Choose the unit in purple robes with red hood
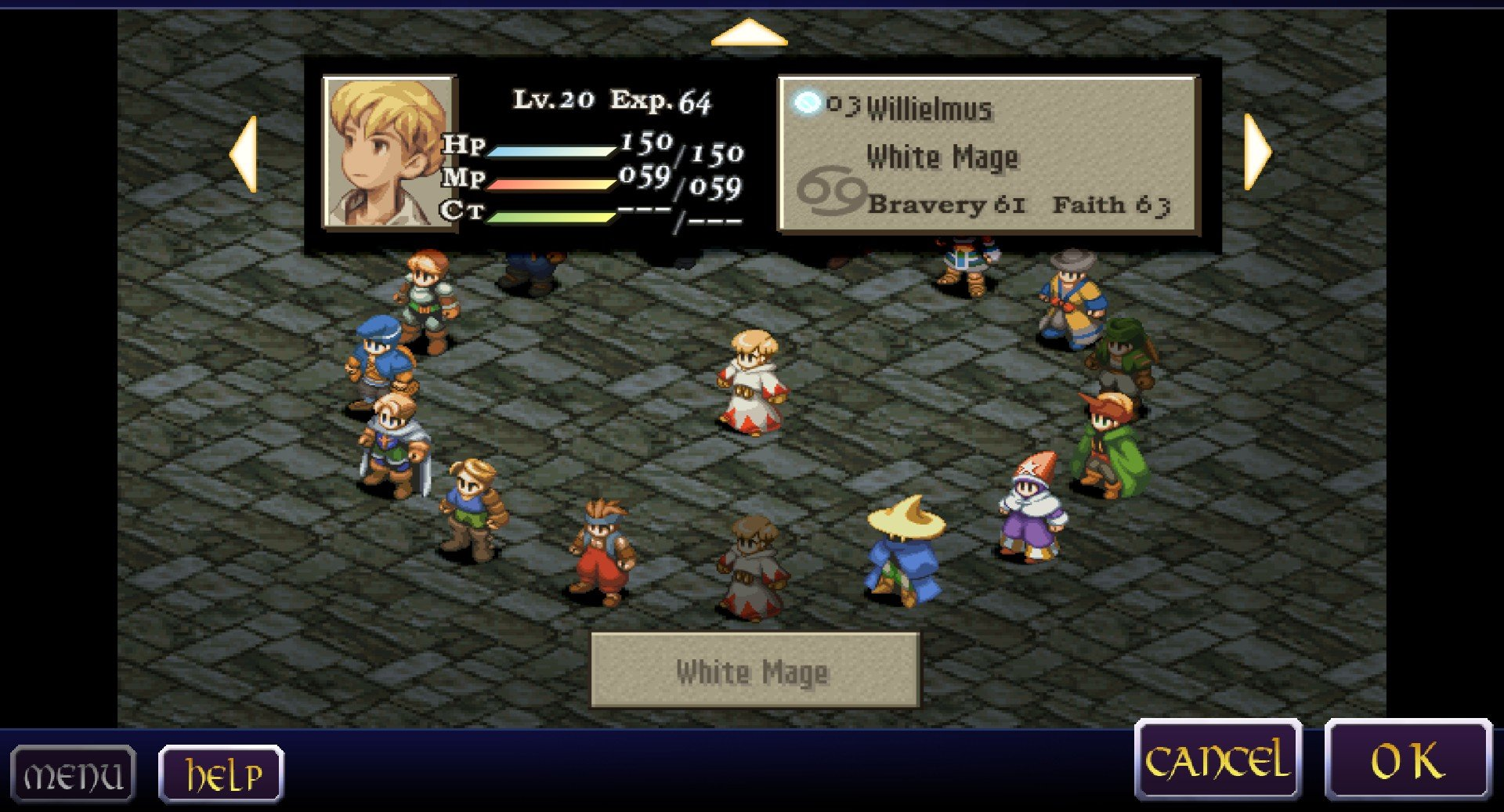 1032,509
